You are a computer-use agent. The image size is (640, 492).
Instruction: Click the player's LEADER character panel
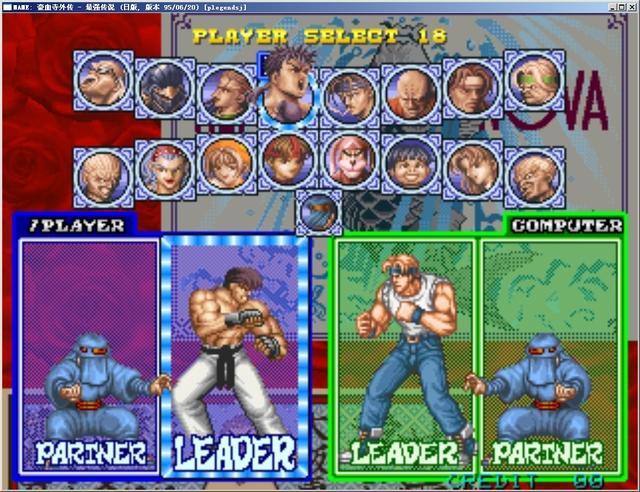(x=235, y=355)
